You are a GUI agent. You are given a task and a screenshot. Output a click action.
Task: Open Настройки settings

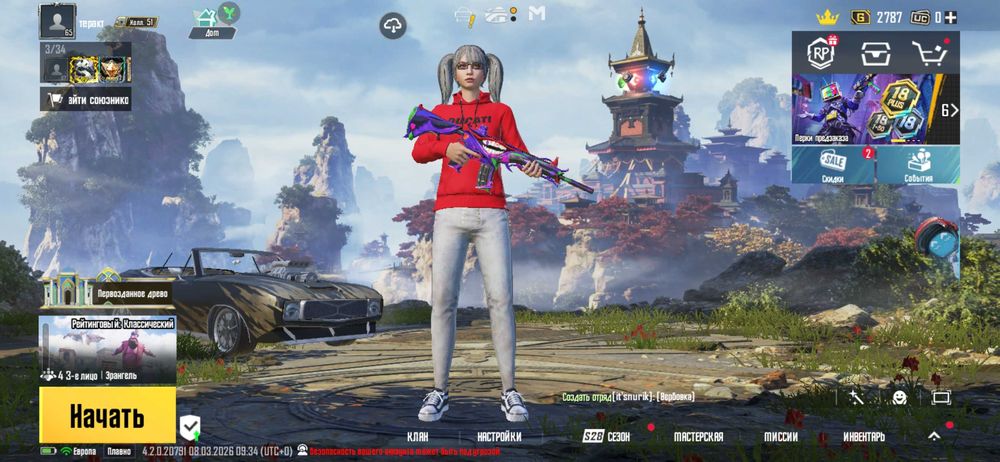498,437
